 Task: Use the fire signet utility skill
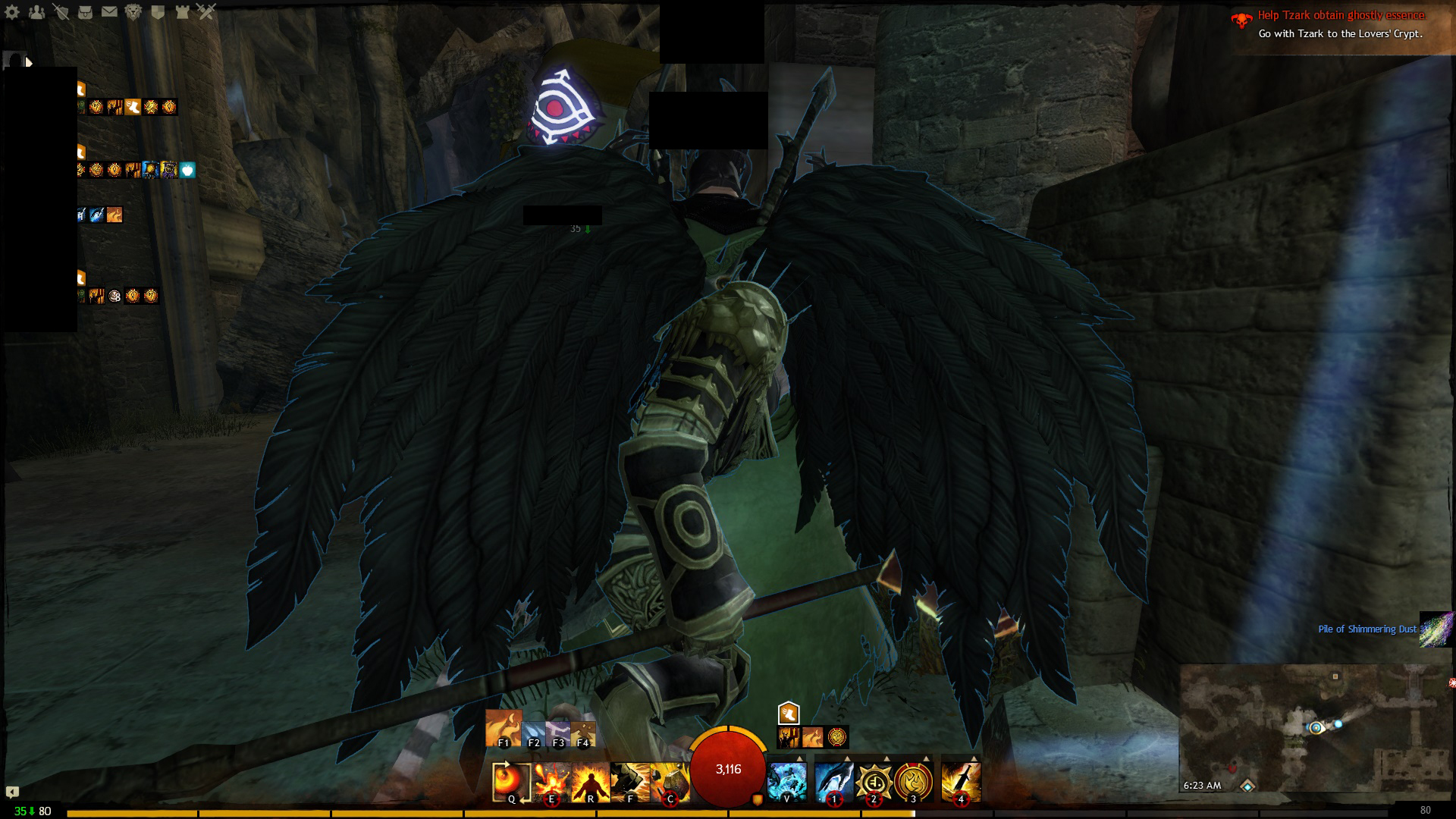pos(913,781)
